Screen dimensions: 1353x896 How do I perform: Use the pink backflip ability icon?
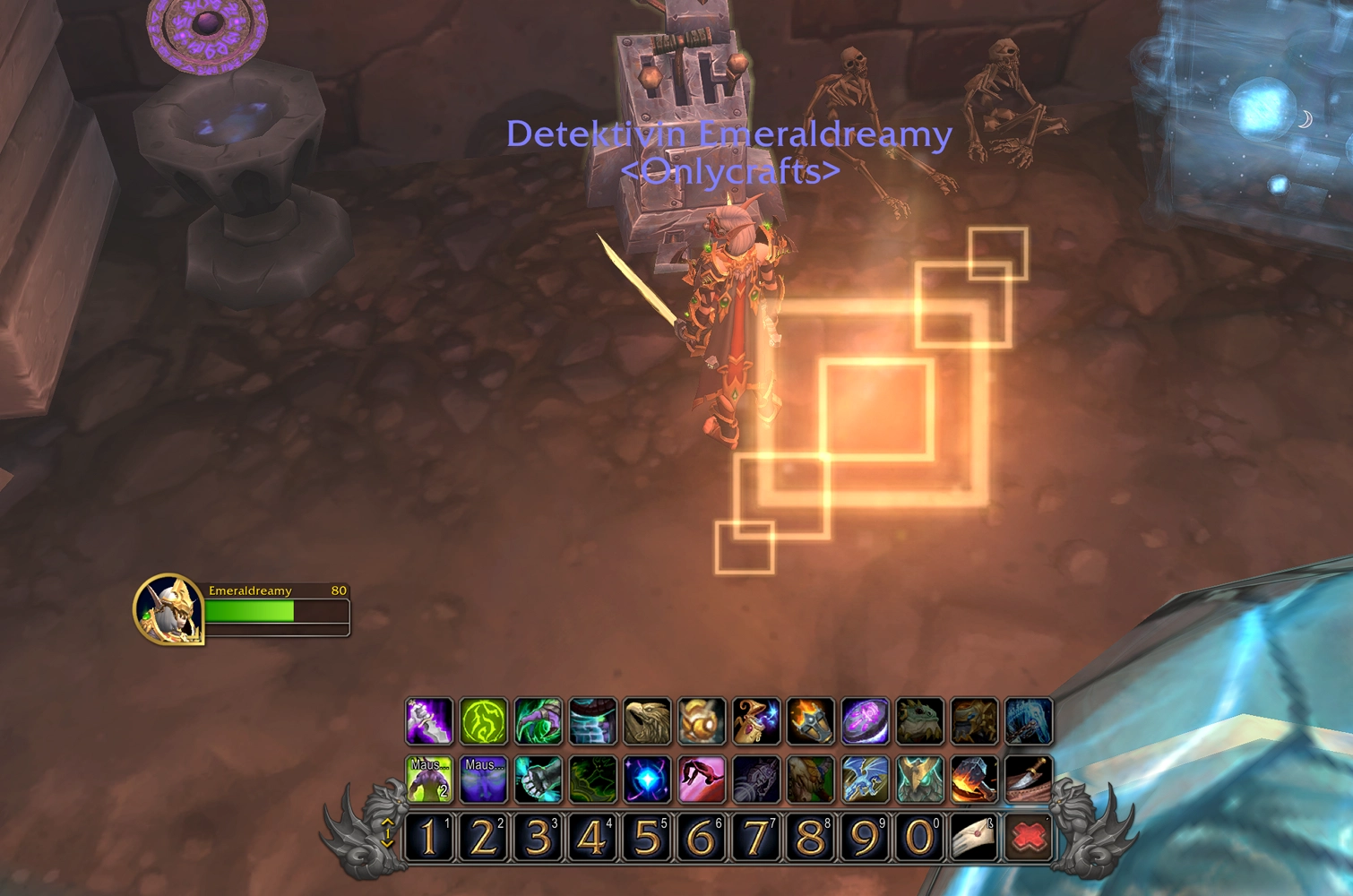(x=702, y=780)
